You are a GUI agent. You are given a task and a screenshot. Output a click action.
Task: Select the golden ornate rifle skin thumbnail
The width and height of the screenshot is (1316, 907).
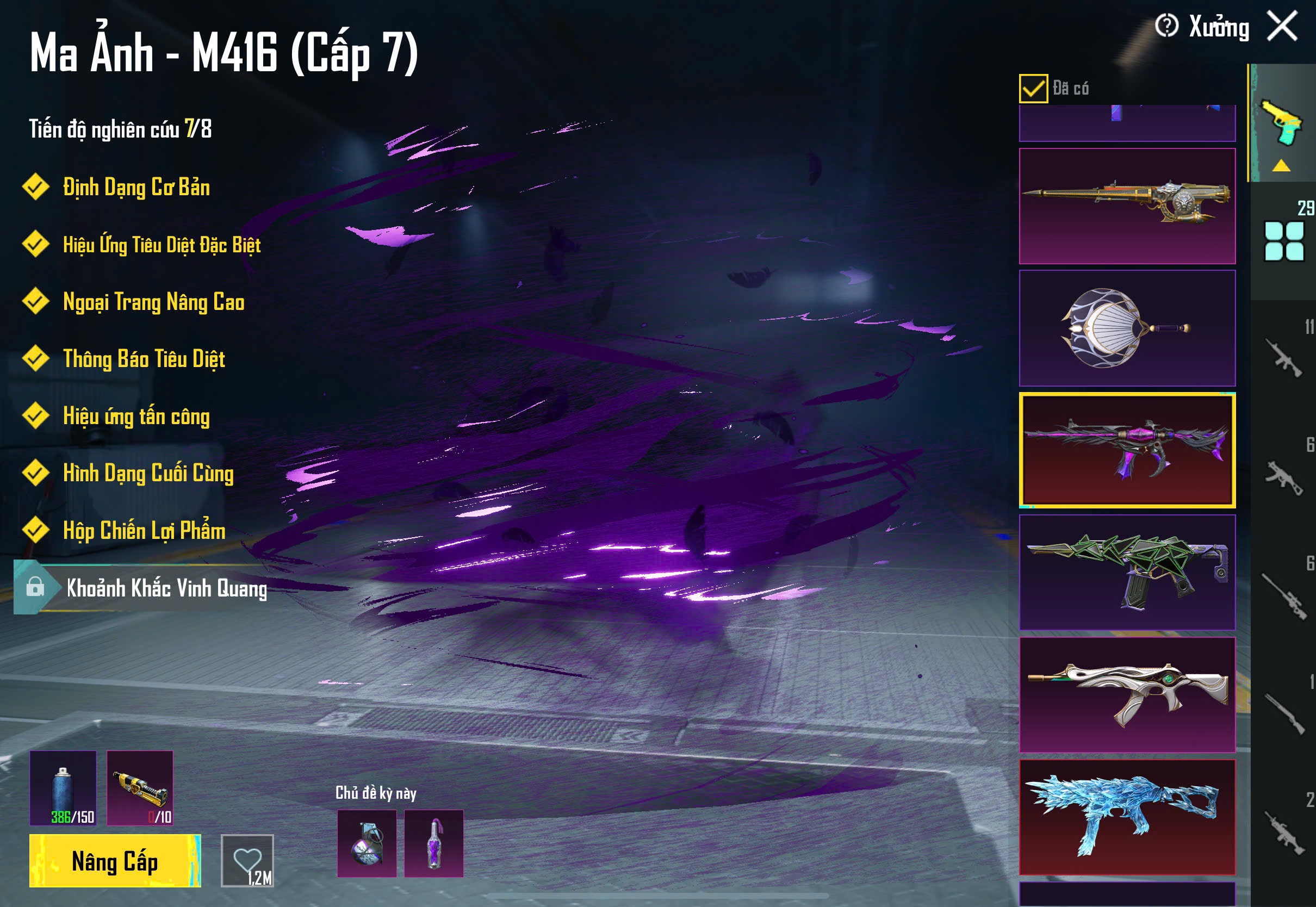point(1127,206)
